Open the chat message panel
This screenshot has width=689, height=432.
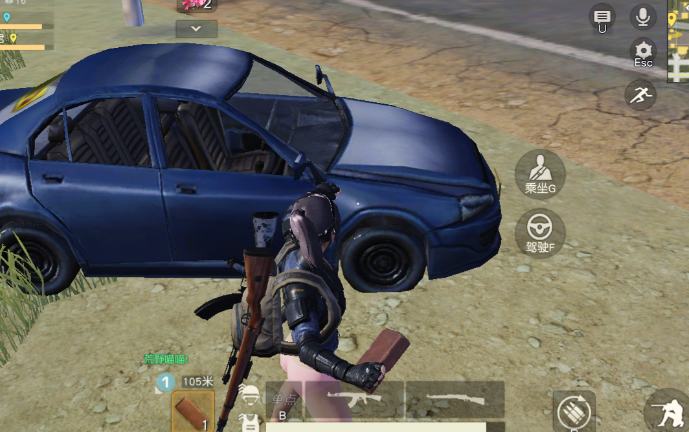[602, 17]
